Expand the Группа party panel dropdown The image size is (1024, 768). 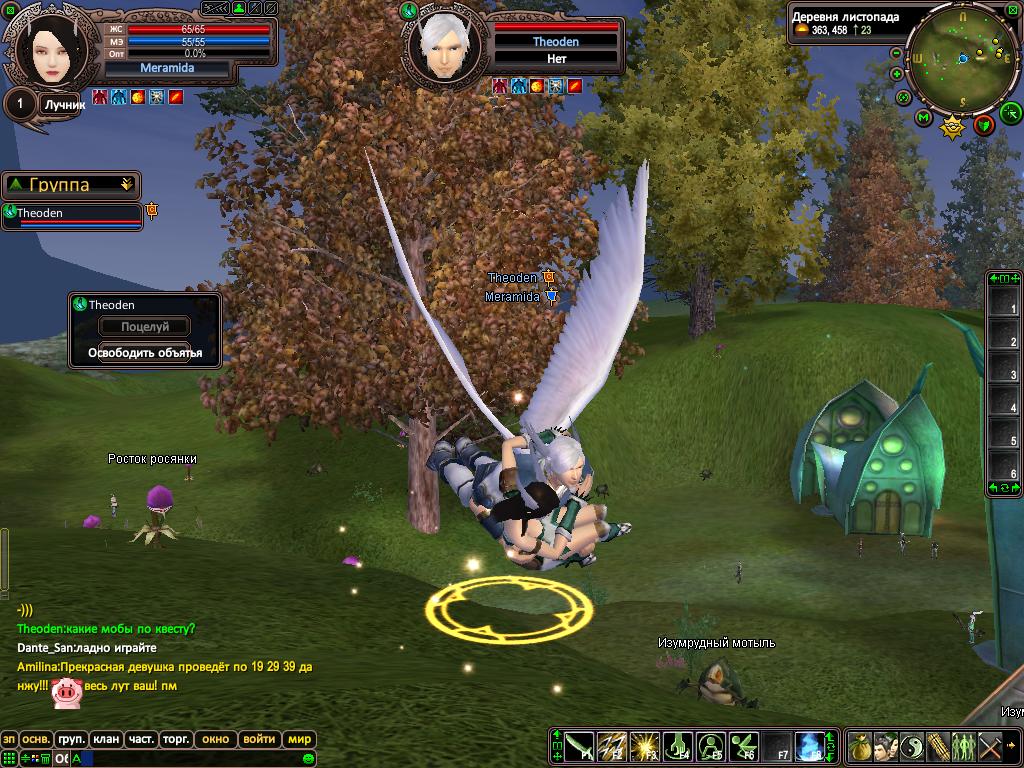126,185
